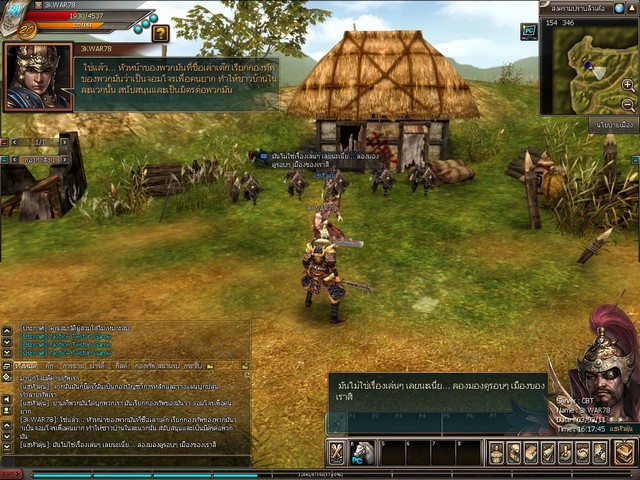Click the Thai-labeled button below the minimap
The image size is (640, 480).
tap(613, 125)
